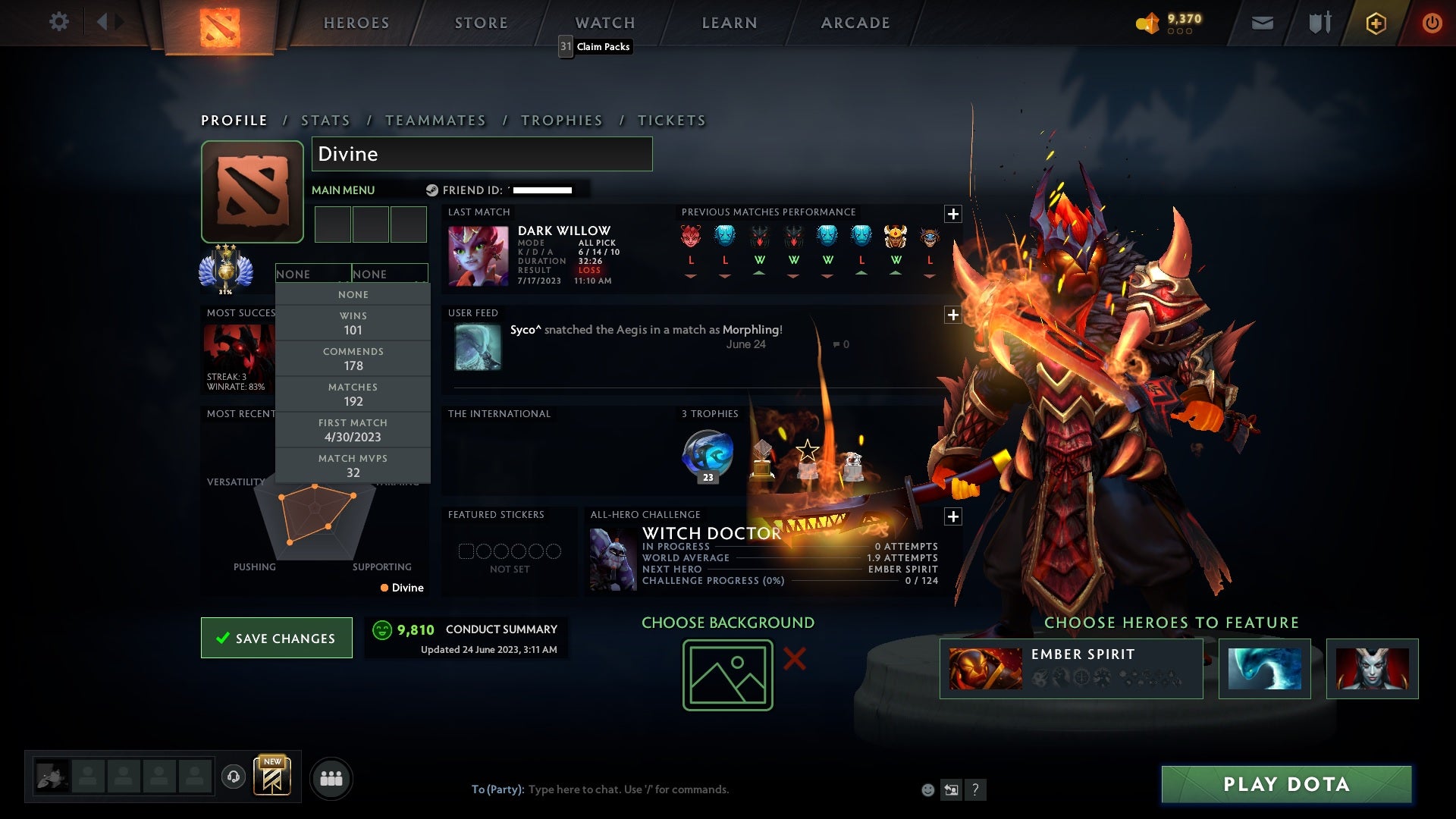
Task: Click the power button to exit
Action: tap(1432, 23)
